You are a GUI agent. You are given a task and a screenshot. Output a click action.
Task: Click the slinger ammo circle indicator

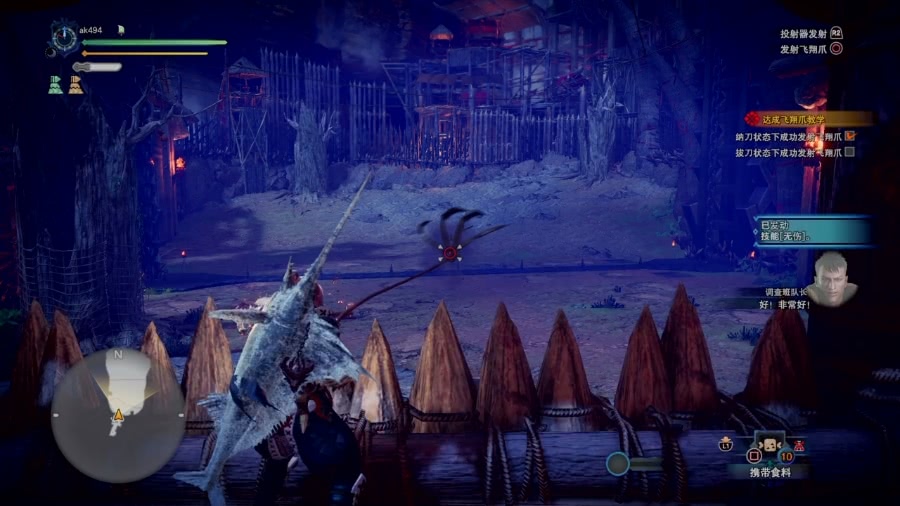click(618, 463)
